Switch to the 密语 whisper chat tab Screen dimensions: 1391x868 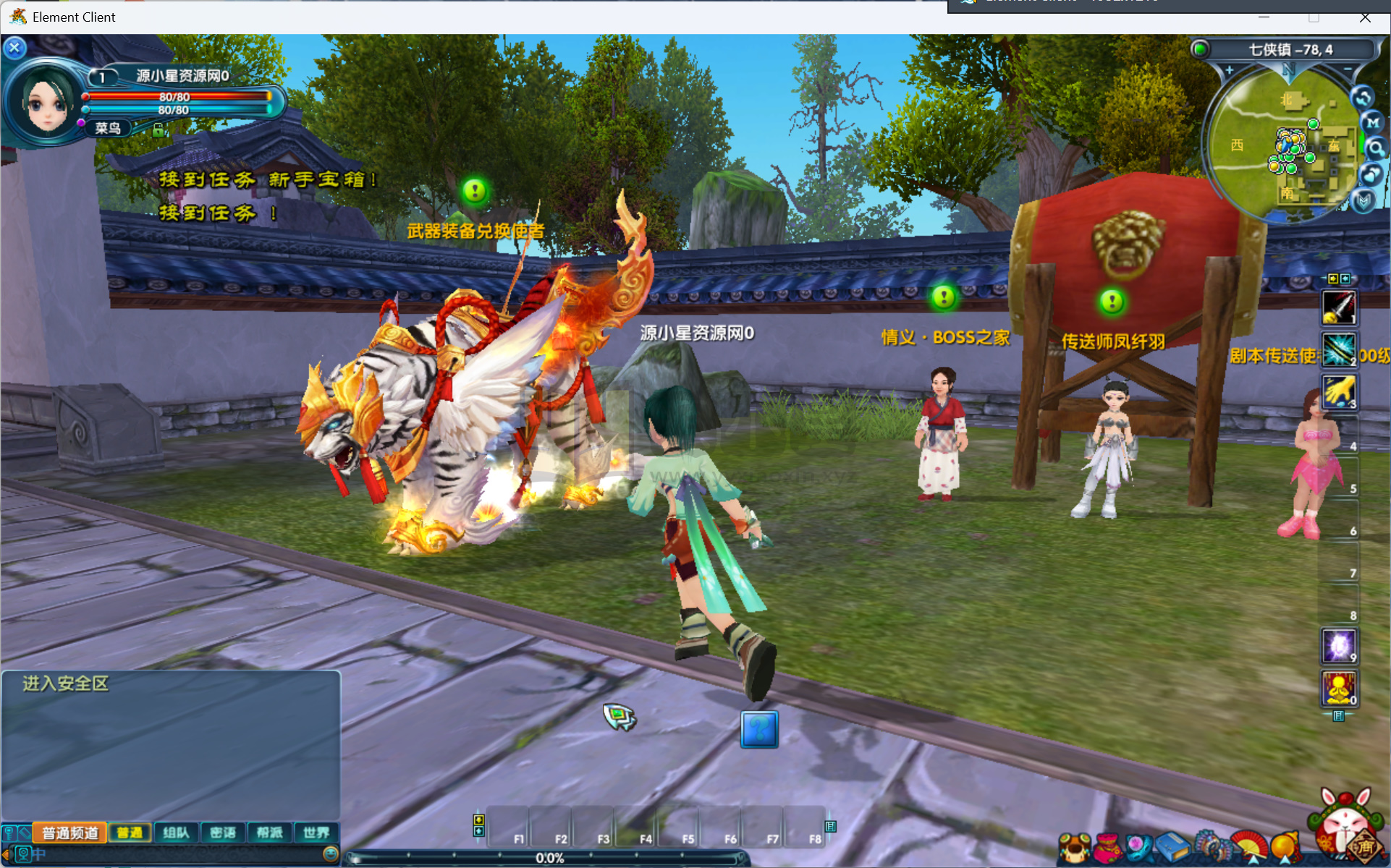tap(223, 833)
